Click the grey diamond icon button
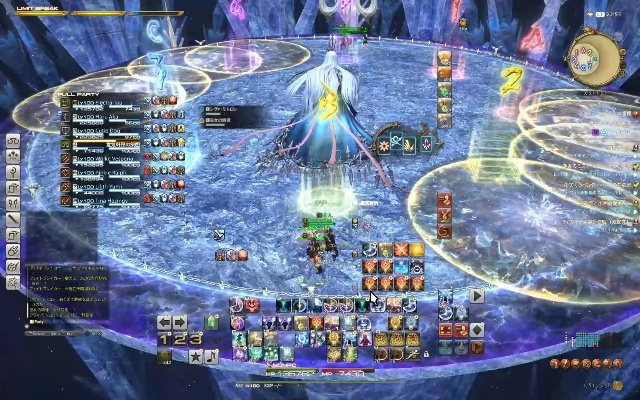Image resolution: width=640 pixels, height=400 pixels. click(477, 330)
